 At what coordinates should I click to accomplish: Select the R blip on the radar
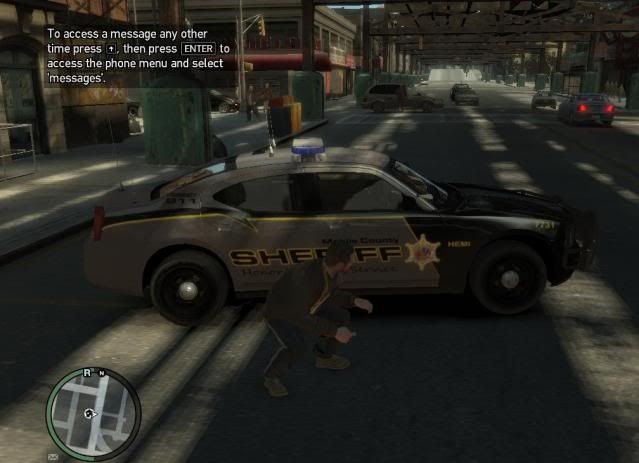pyautogui.click(x=87, y=372)
